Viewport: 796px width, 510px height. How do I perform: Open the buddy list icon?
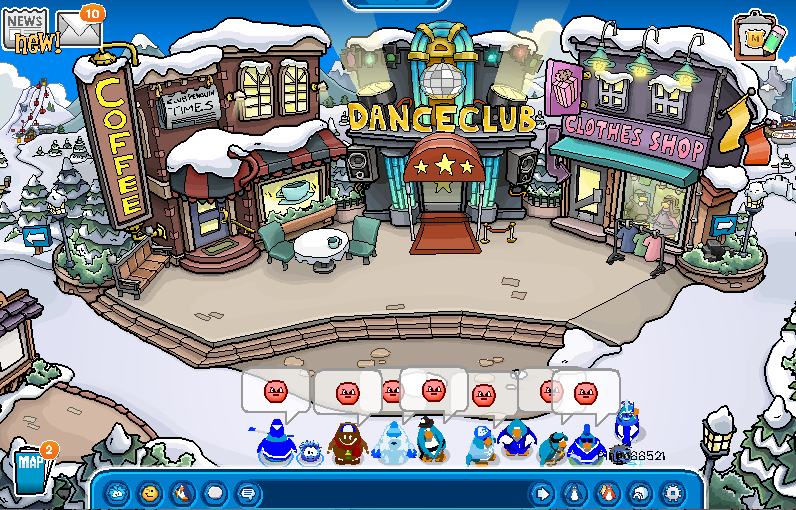pos(607,493)
